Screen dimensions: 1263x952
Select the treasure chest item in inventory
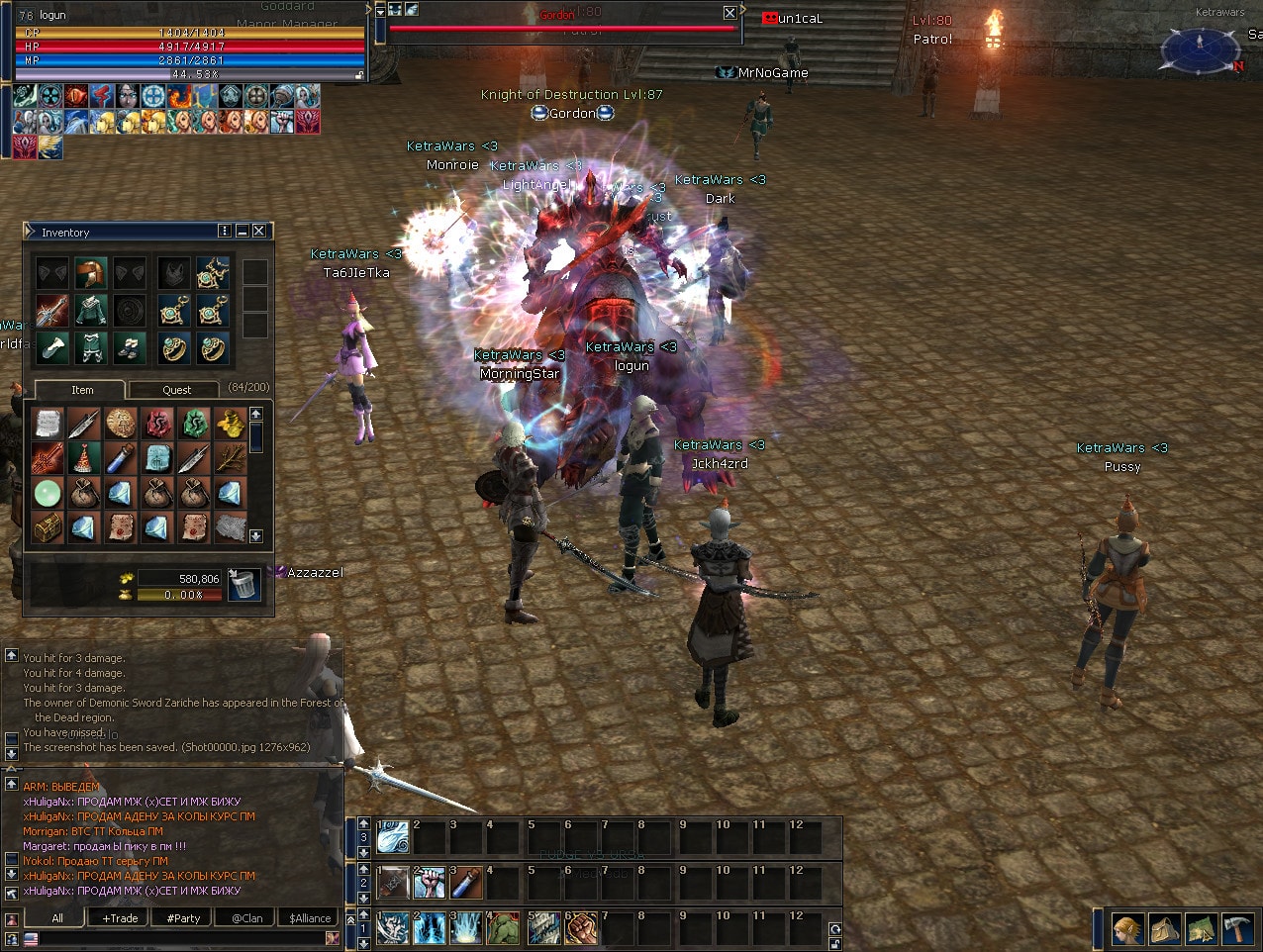47,527
